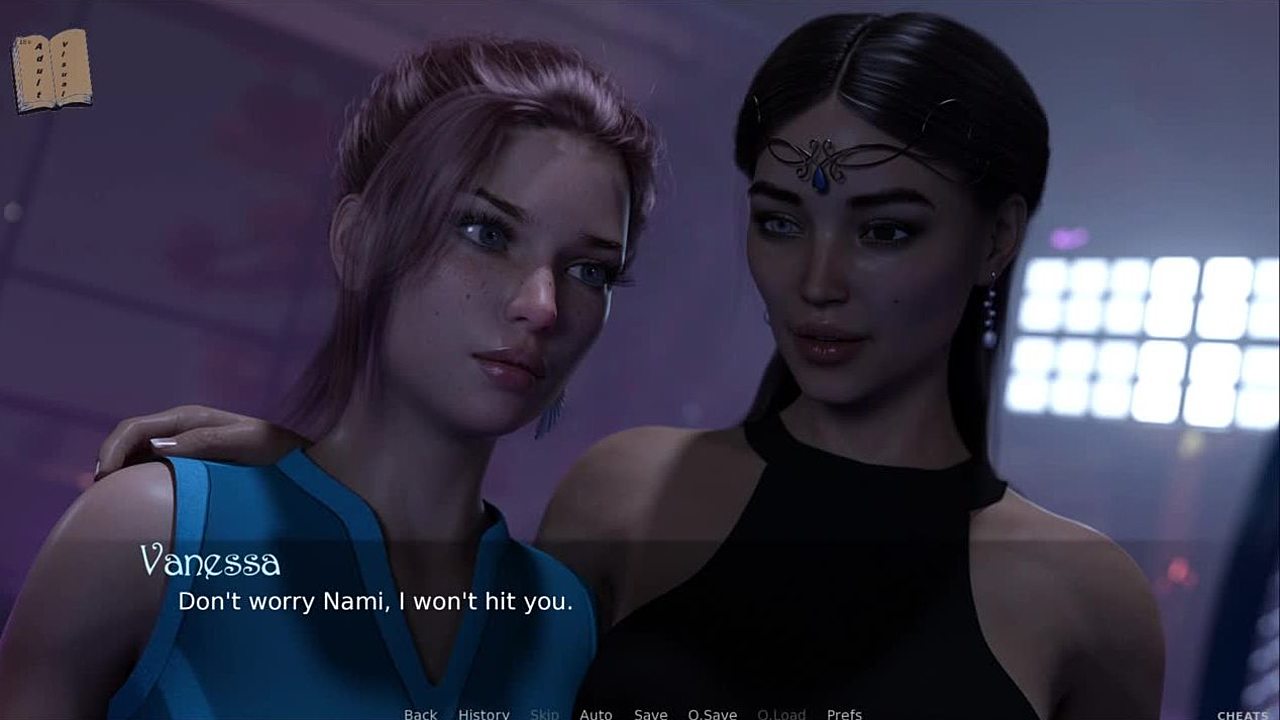This screenshot has height=720, width=1280.
Task: Open the dialogue History log
Action: (x=484, y=714)
